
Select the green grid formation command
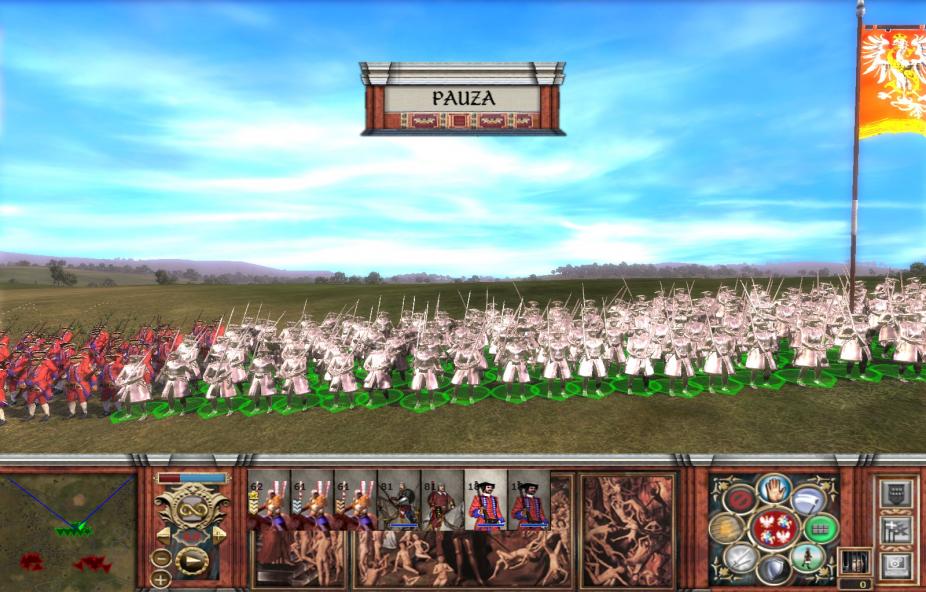point(820,528)
